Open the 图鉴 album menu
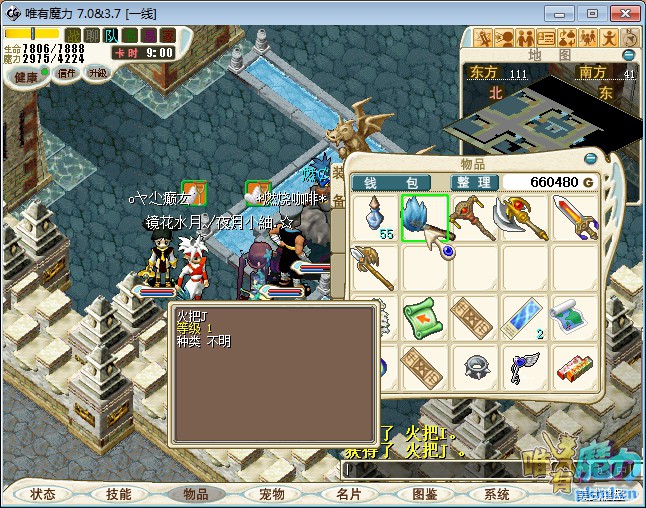Screen dimensions: 646x508 click(424, 494)
